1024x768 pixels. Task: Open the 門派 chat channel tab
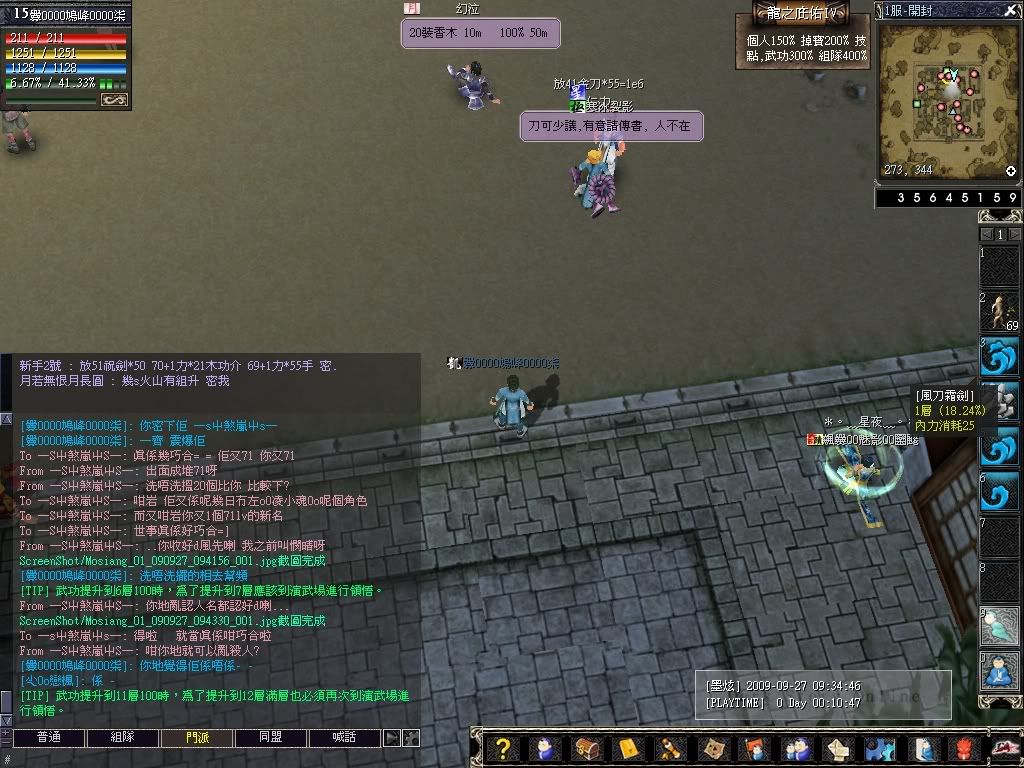[x=197, y=737]
